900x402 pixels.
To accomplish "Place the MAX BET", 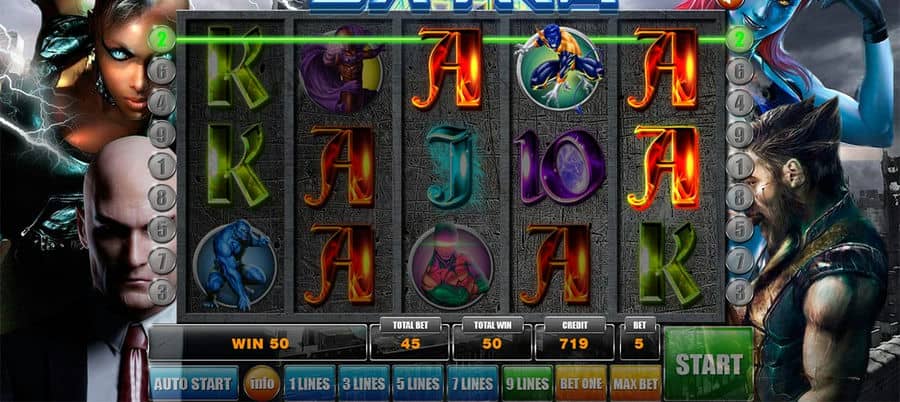I will [x=635, y=383].
